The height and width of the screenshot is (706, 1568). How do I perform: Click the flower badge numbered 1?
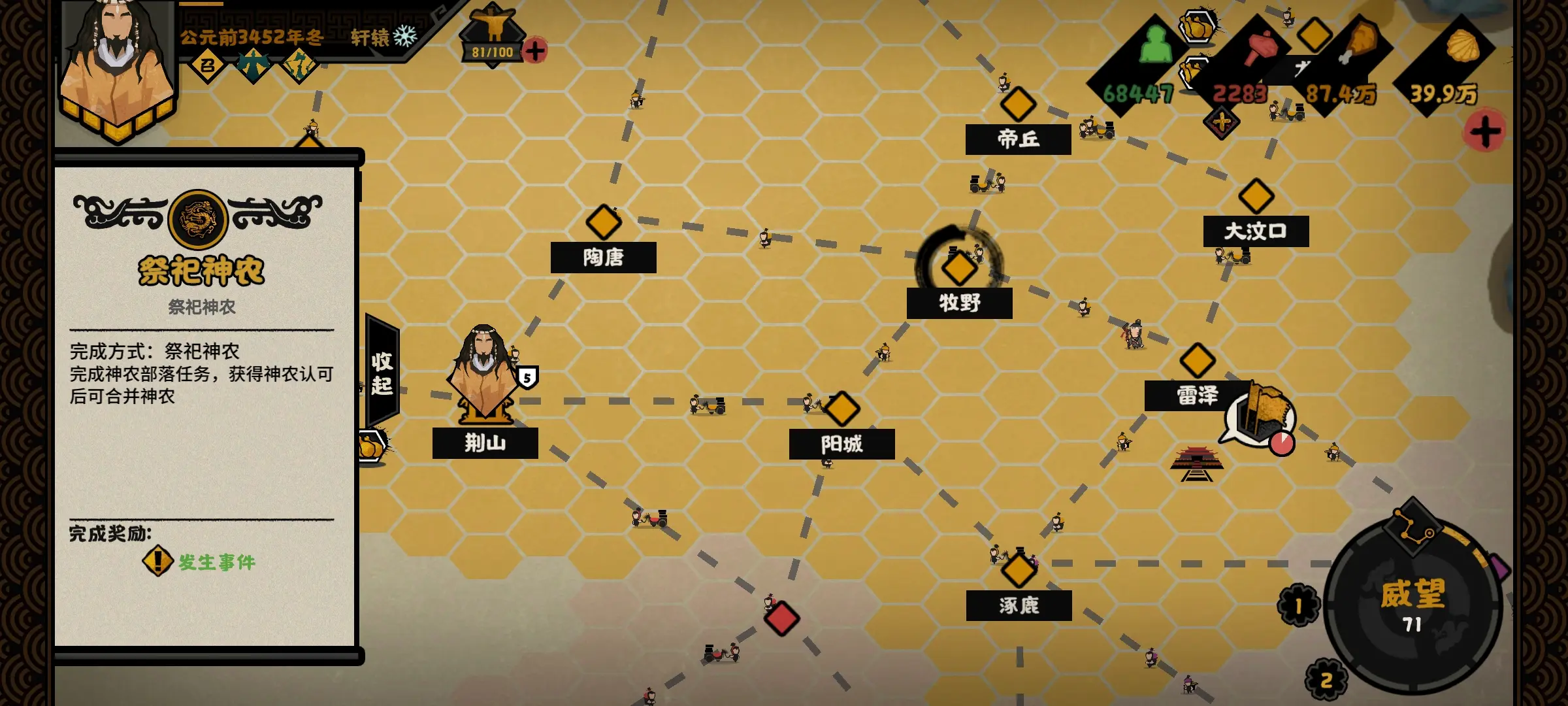click(1298, 606)
